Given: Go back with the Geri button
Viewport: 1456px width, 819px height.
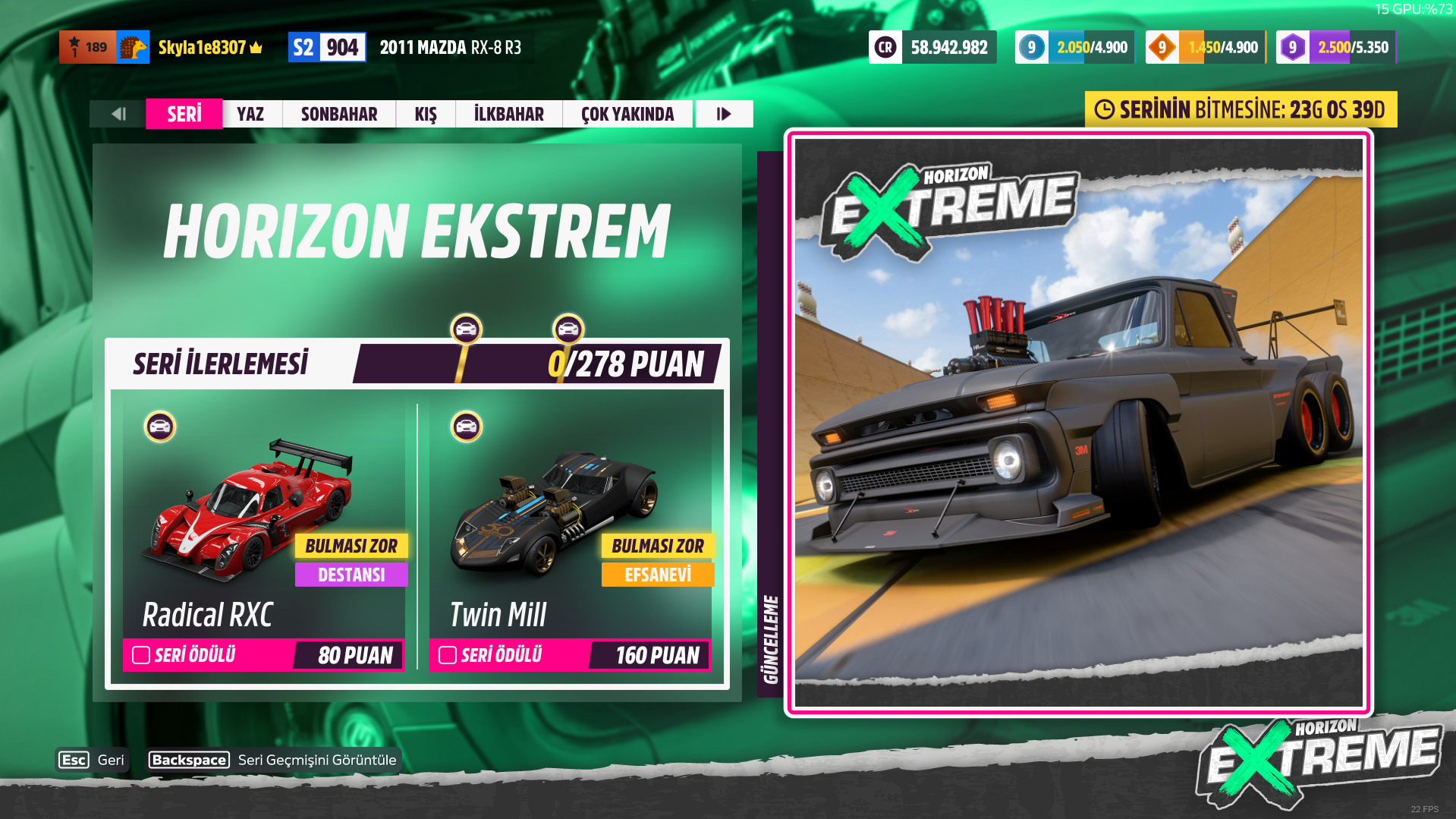Looking at the screenshot, I should coord(92,760).
